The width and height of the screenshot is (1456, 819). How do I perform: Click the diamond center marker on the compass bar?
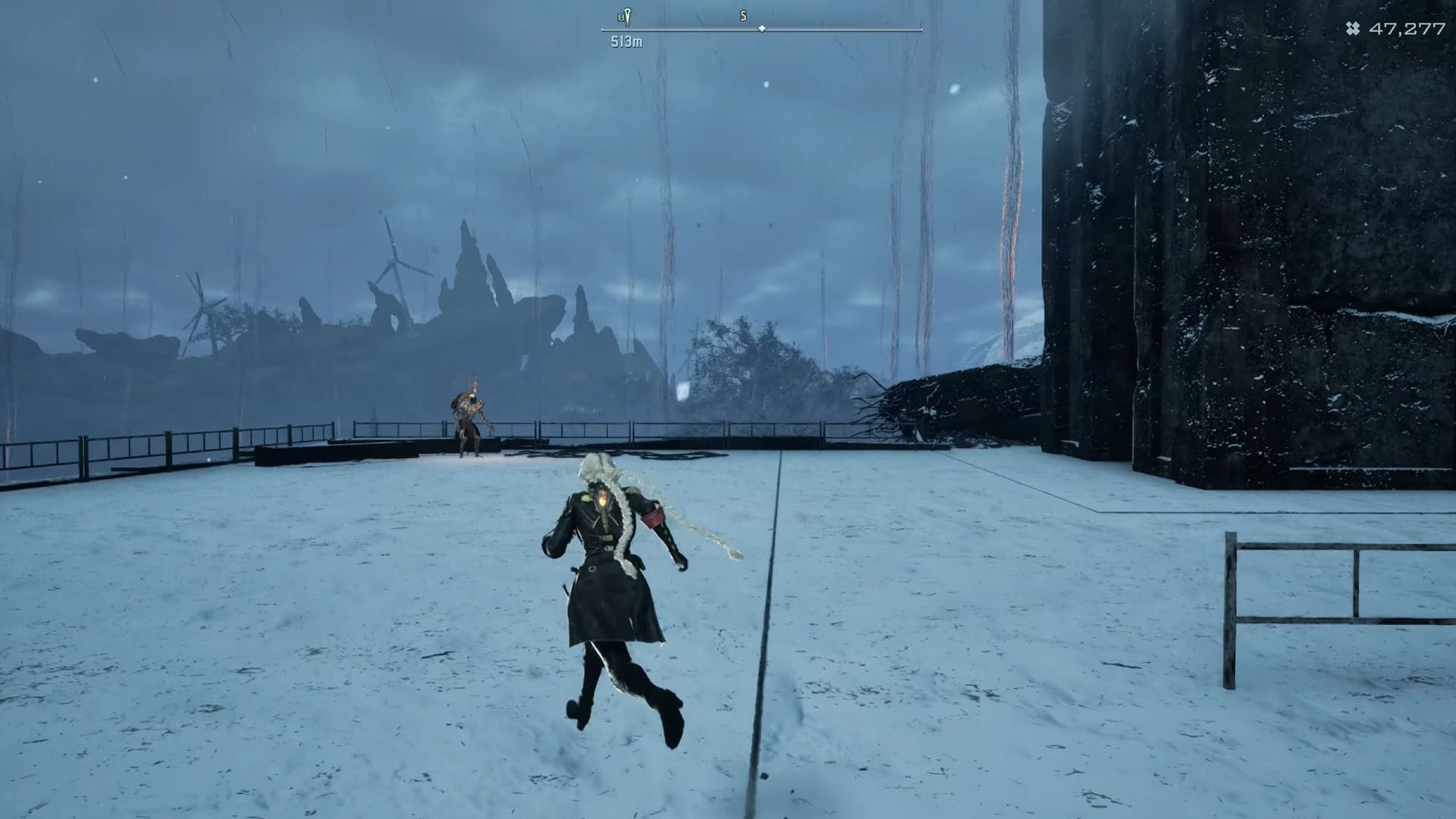pyautogui.click(x=761, y=29)
